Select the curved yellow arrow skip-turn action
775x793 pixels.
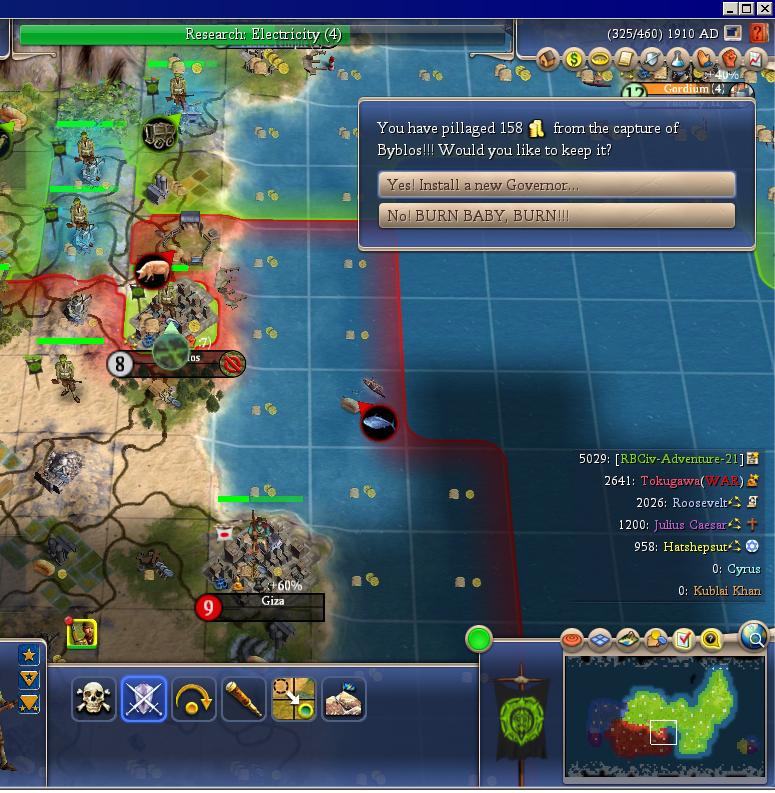[193, 699]
